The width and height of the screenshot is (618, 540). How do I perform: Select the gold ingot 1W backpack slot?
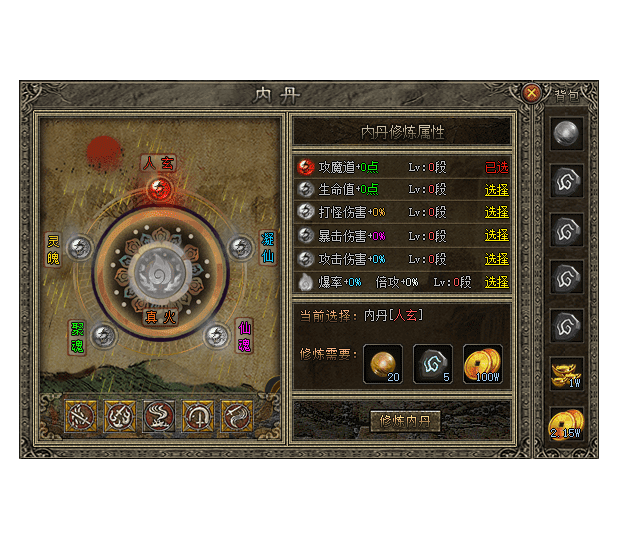pyautogui.click(x=569, y=376)
